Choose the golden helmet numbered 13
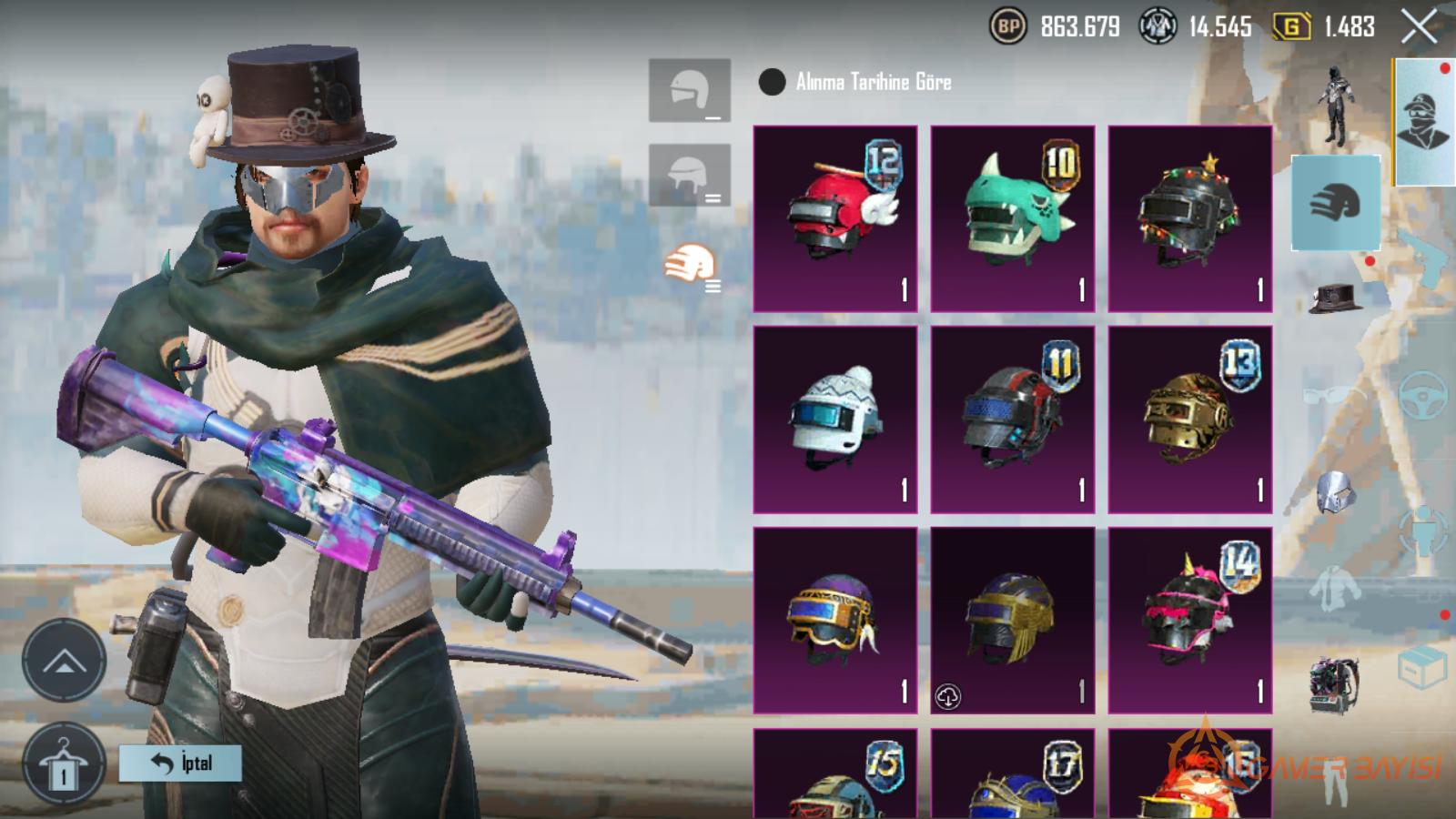1456x819 pixels. coord(1189,420)
